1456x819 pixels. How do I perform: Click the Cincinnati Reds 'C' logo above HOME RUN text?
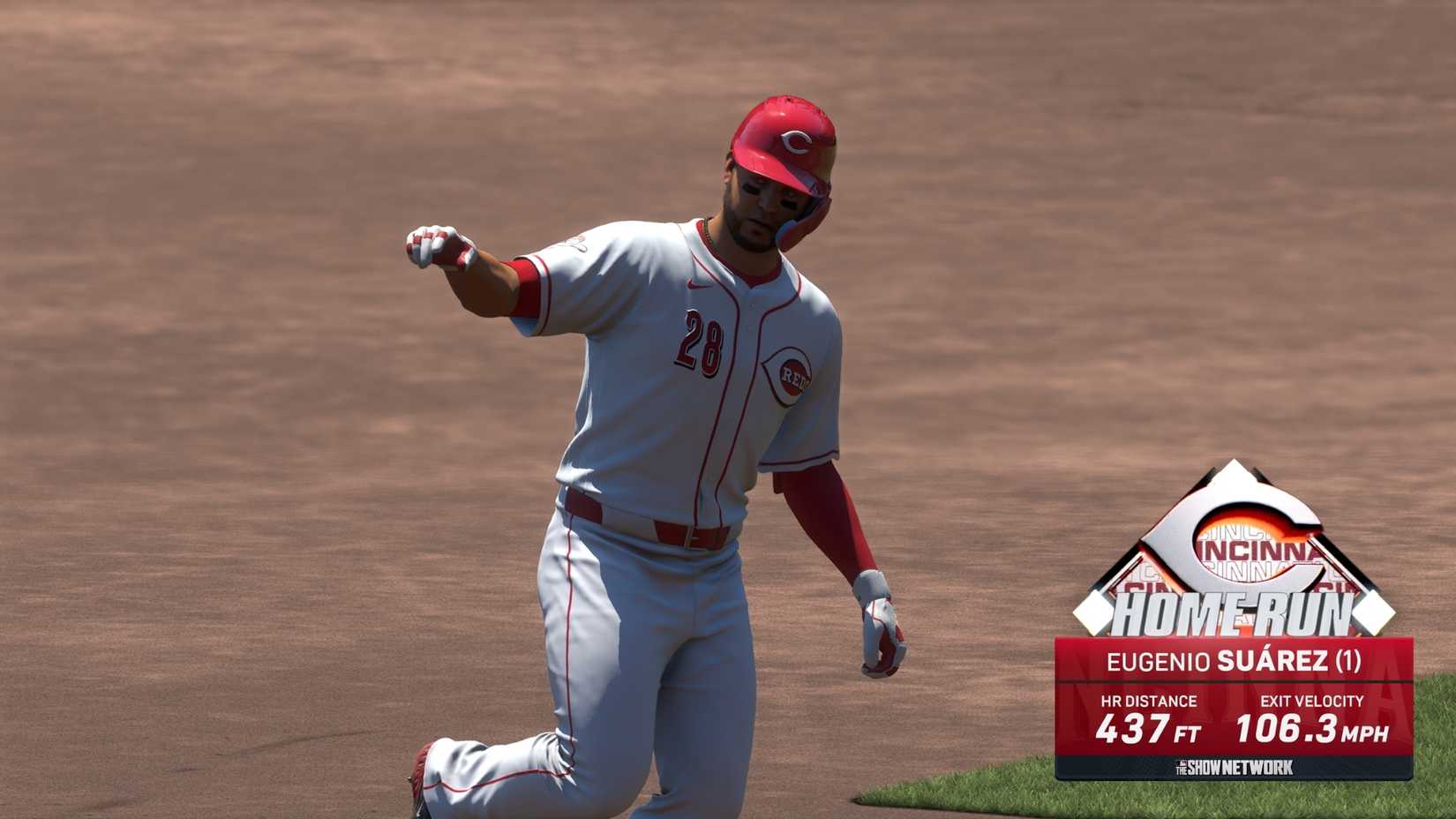[1235, 543]
